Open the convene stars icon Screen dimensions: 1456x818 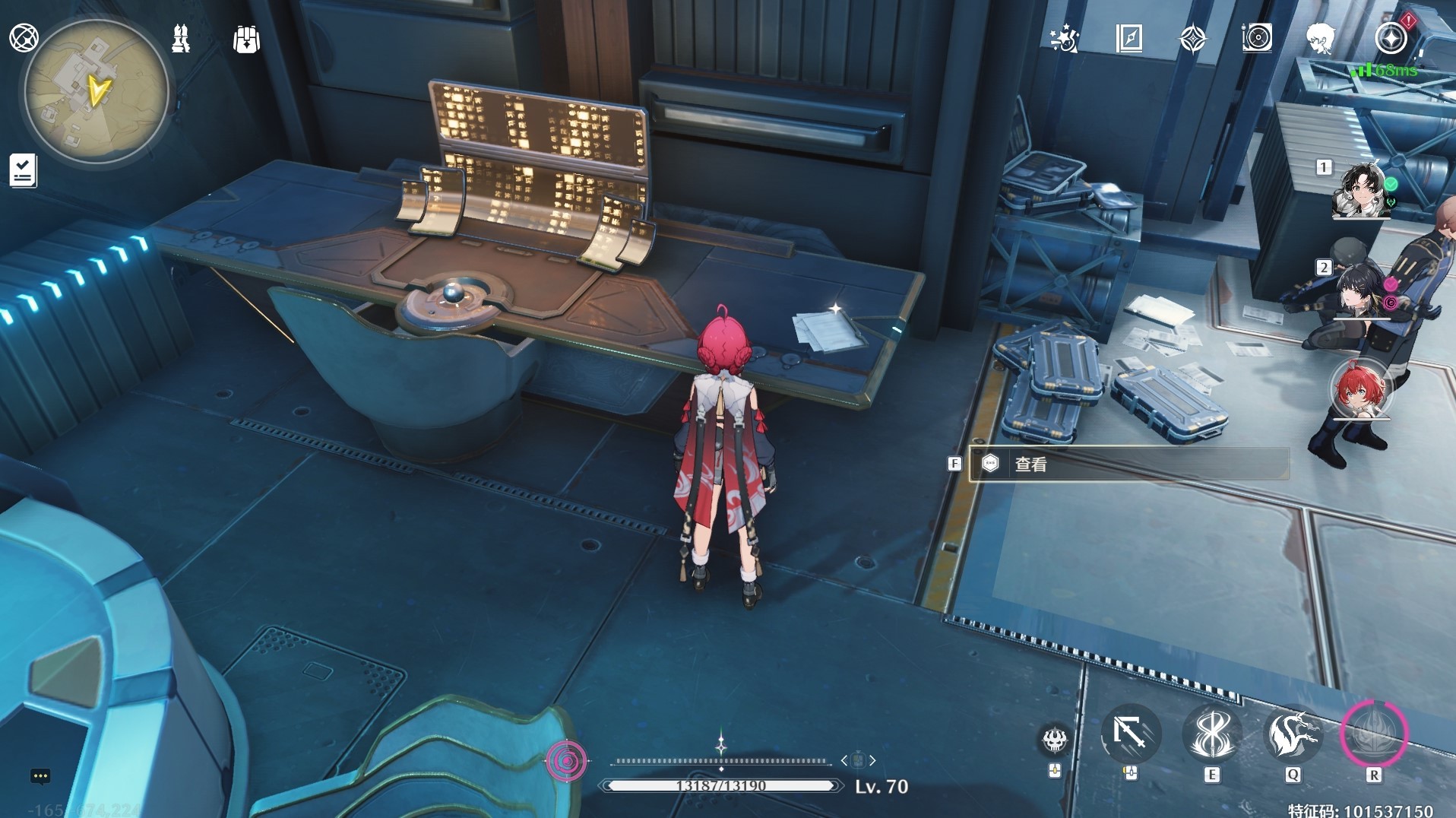click(1064, 38)
